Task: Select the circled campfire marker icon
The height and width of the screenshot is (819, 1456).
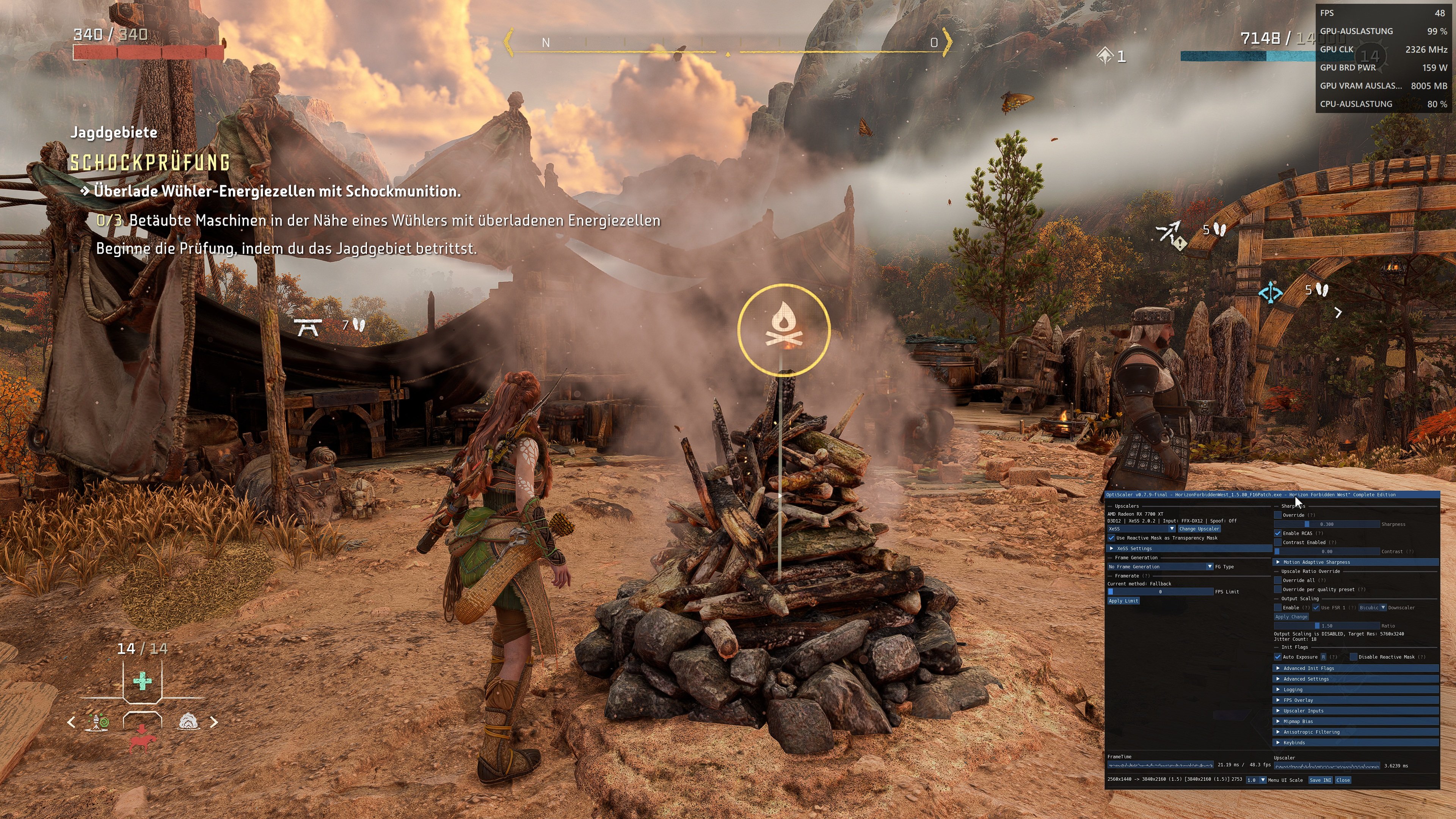Action: tap(783, 329)
